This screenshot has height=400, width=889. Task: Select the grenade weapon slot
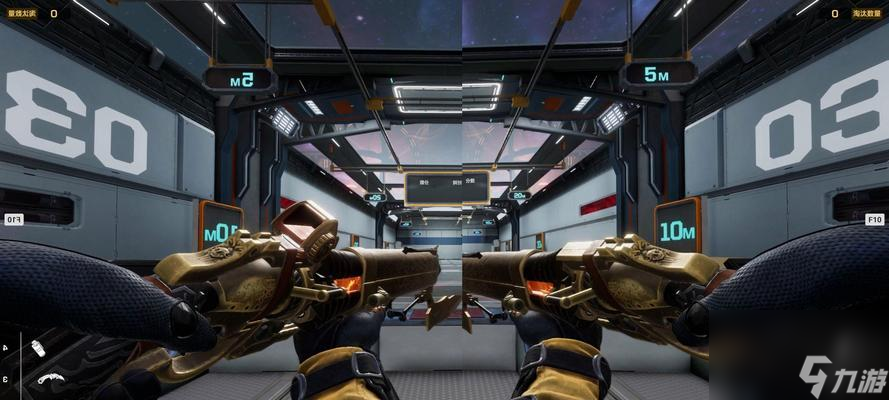tap(38, 348)
